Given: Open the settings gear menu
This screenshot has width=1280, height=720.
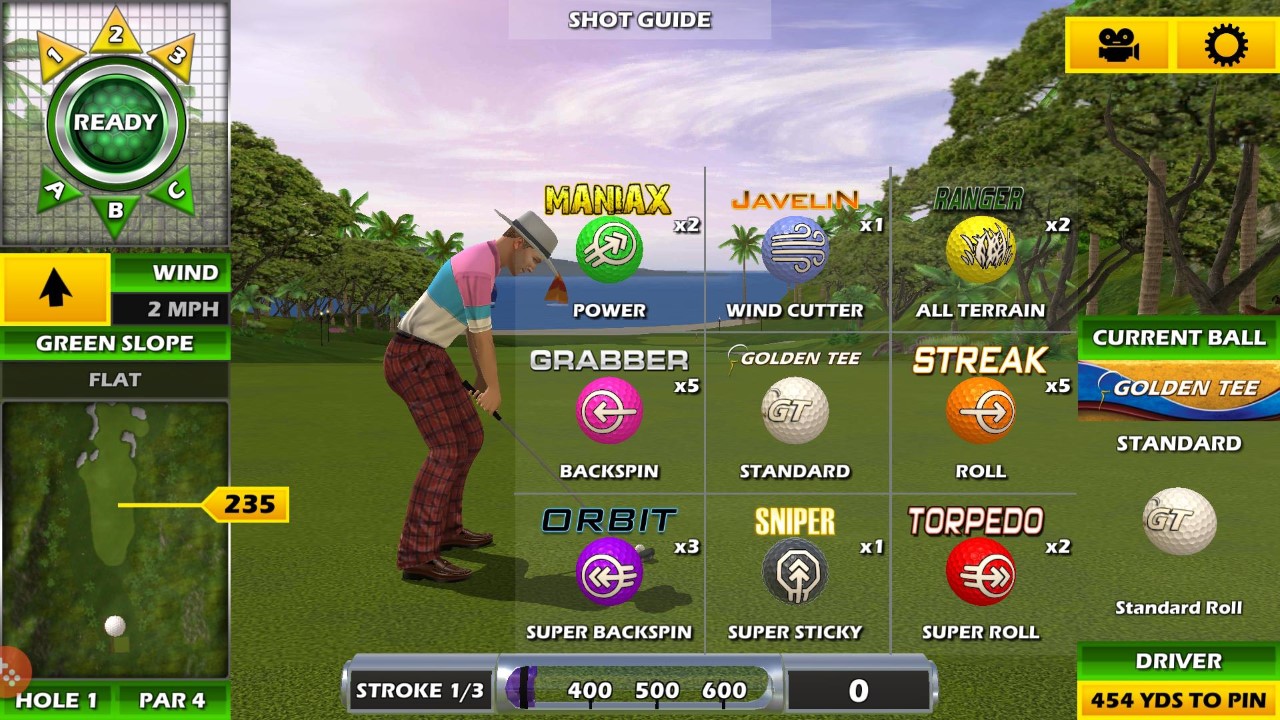Looking at the screenshot, I should (x=1228, y=44).
